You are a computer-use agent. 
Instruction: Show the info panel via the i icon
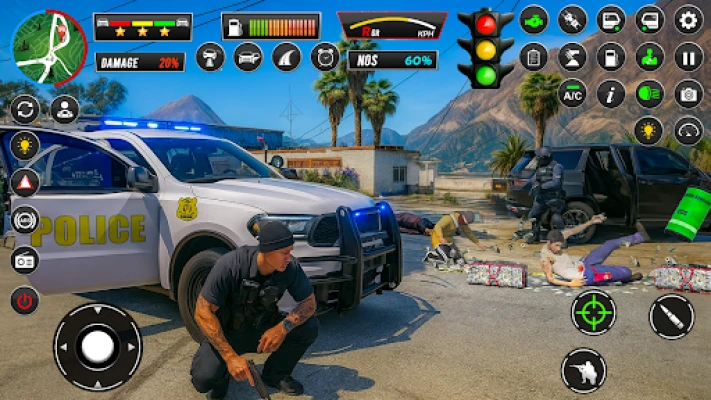point(611,94)
